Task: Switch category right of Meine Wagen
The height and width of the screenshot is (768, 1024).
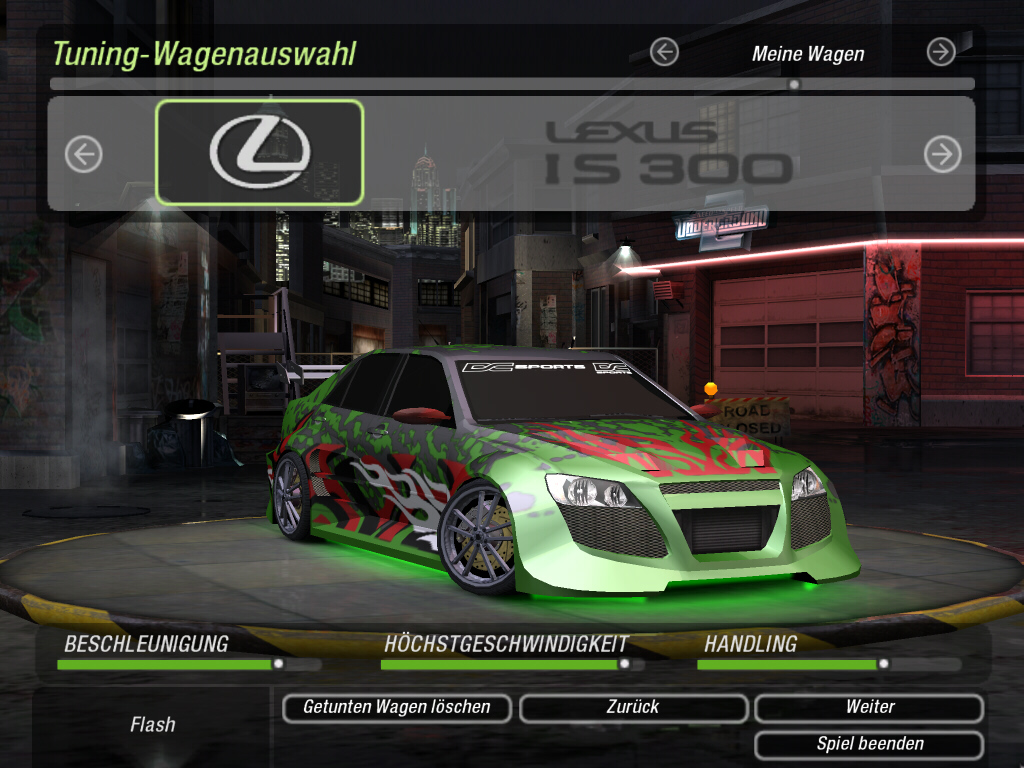Action: pos(941,52)
